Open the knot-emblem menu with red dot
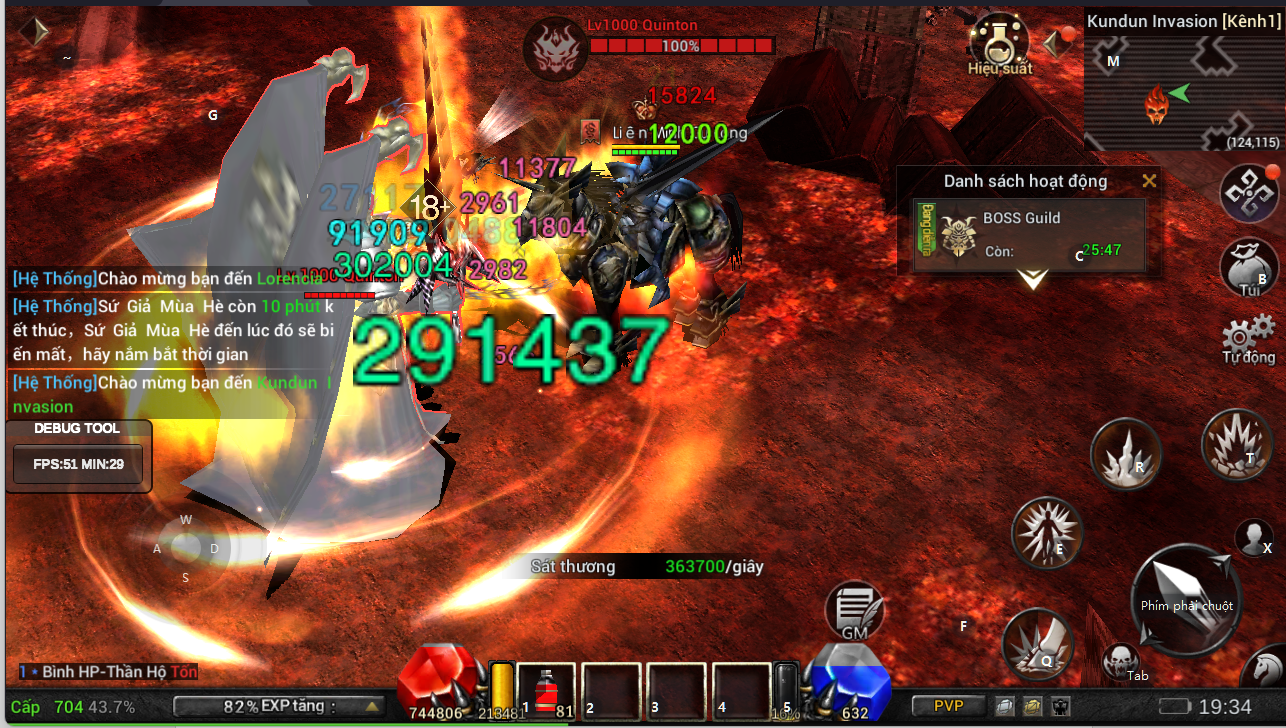Screen dimensions: 1286x728 (1249, 193)
